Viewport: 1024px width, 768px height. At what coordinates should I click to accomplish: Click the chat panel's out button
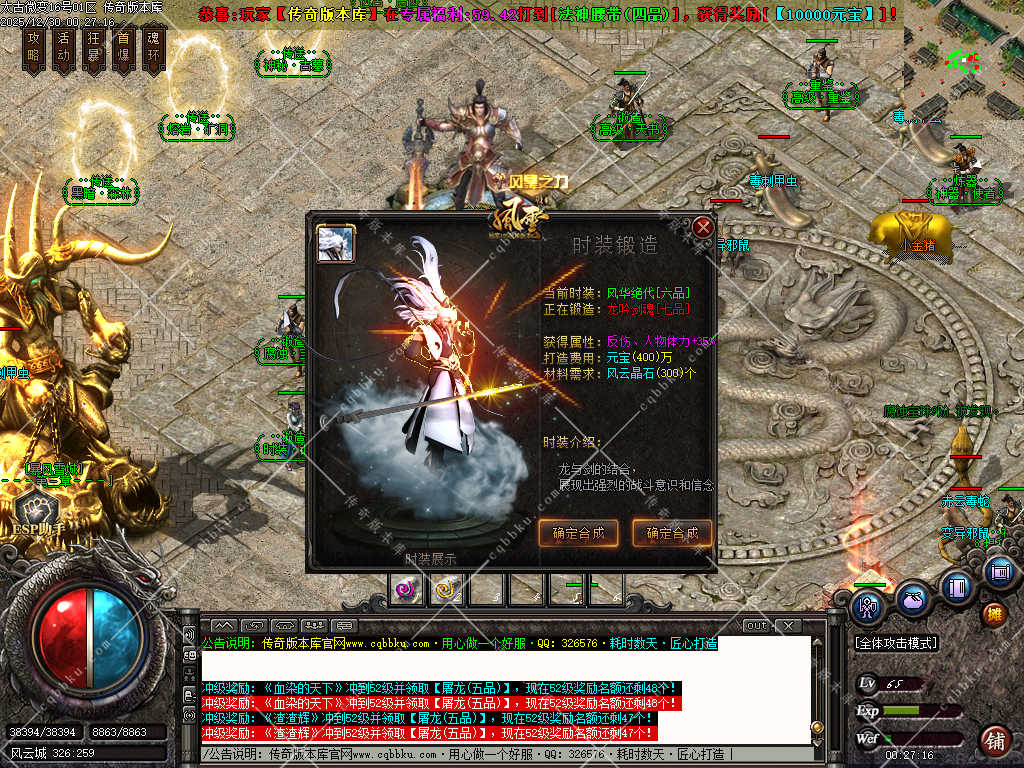tap(757, 626)
